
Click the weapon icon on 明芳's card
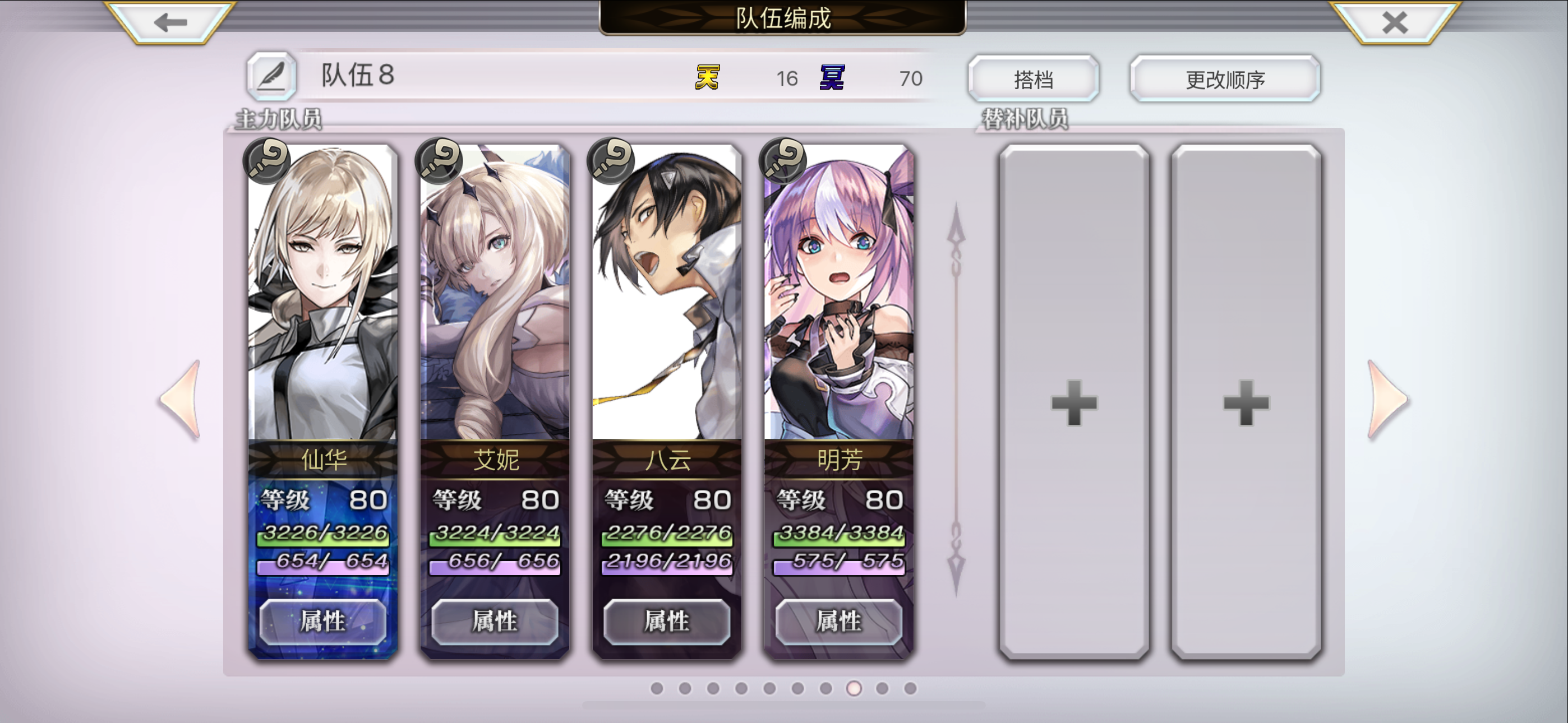783,162
